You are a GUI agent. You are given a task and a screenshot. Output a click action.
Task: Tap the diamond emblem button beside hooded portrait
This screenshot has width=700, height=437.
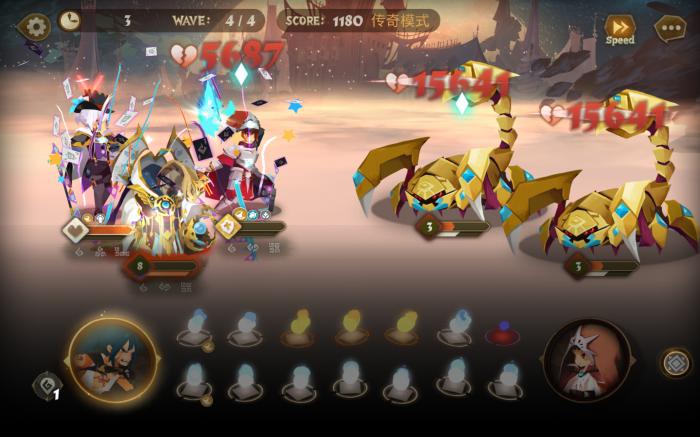(x=677, y=362)
